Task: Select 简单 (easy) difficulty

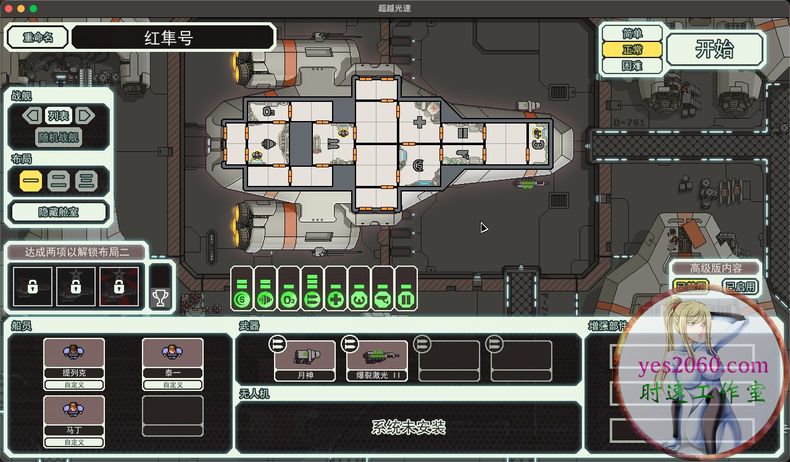Action: coord(631,34)
